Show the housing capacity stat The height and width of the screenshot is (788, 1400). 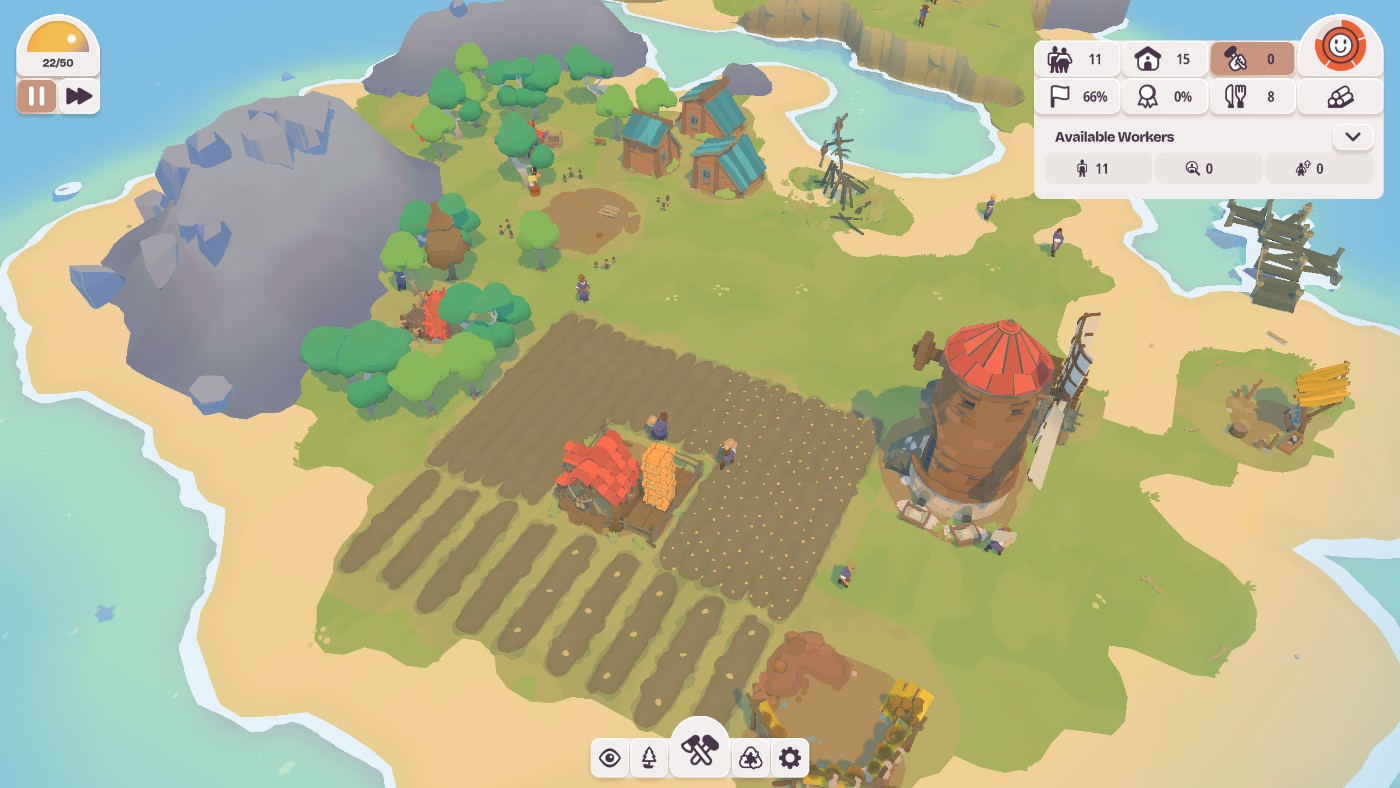point(1165,59)
